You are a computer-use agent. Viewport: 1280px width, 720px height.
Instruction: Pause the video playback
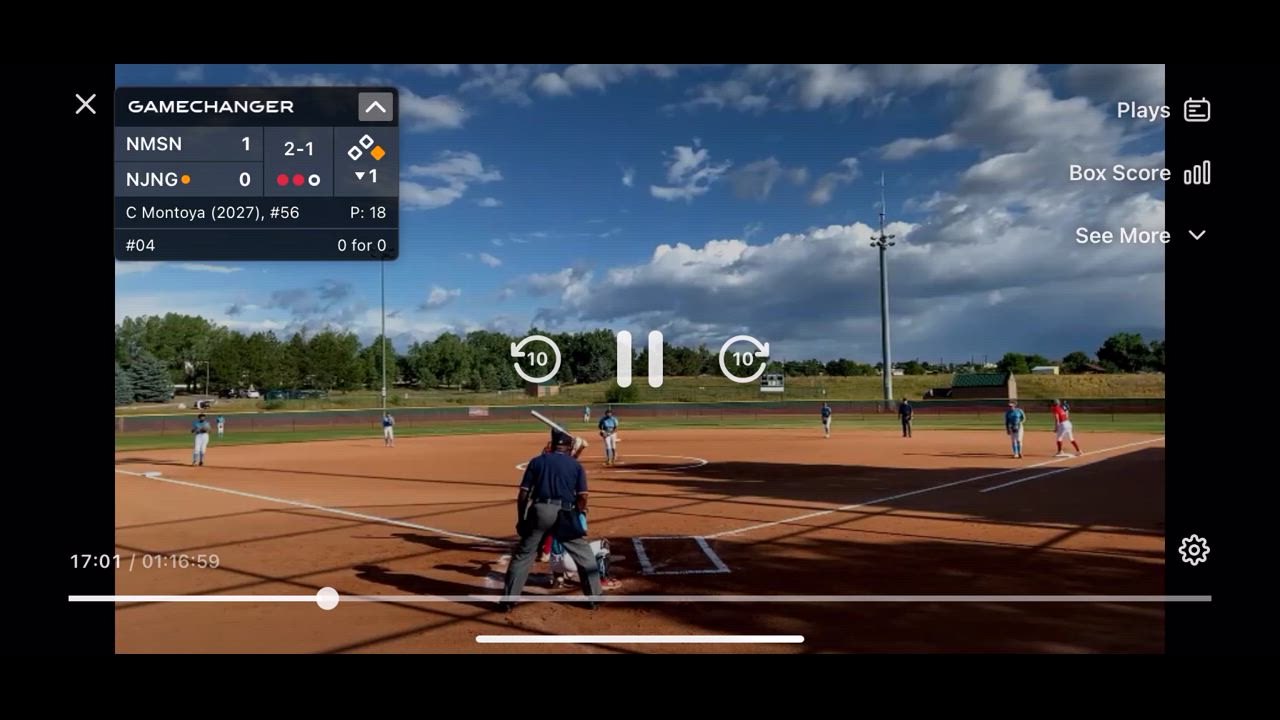640,358
